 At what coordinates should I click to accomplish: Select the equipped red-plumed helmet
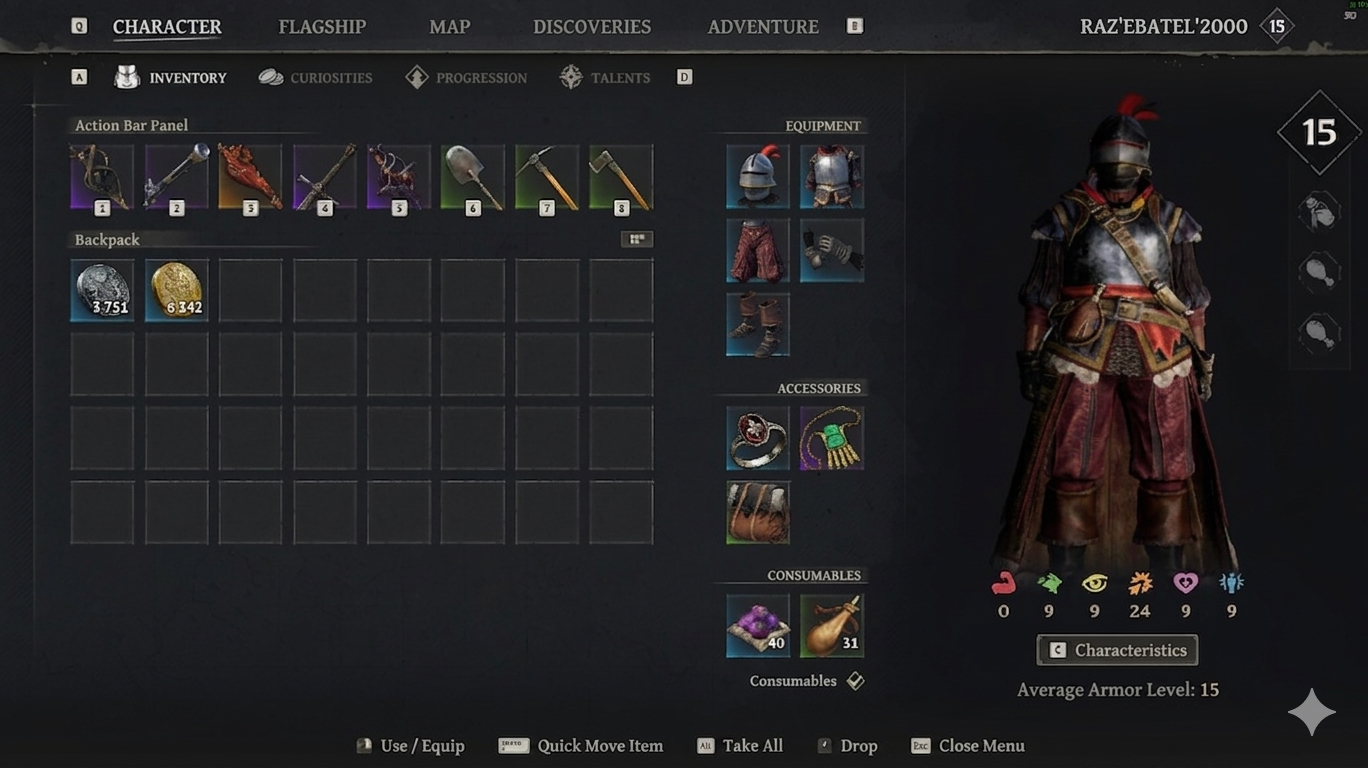coord(758,177)
